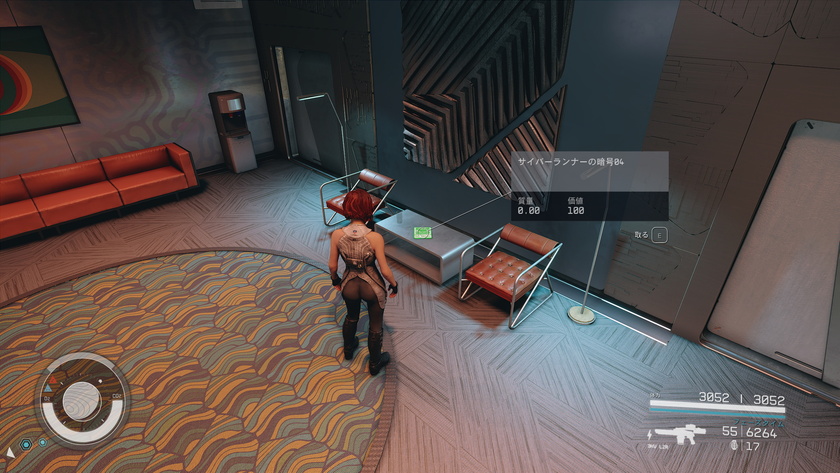Click the circular compass watch HUD
Image resolution: width=840 pixels, height=473 pixels.
point(83,400)
